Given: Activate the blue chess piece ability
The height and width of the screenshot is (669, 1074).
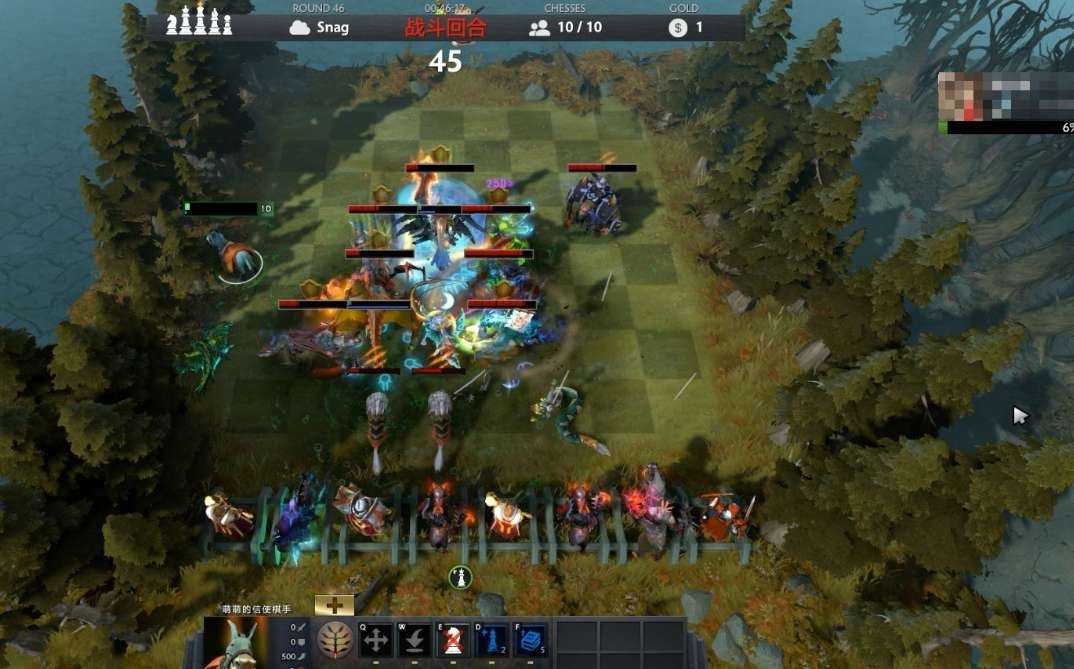Looking at the screenshot, I should click(492, 640).
